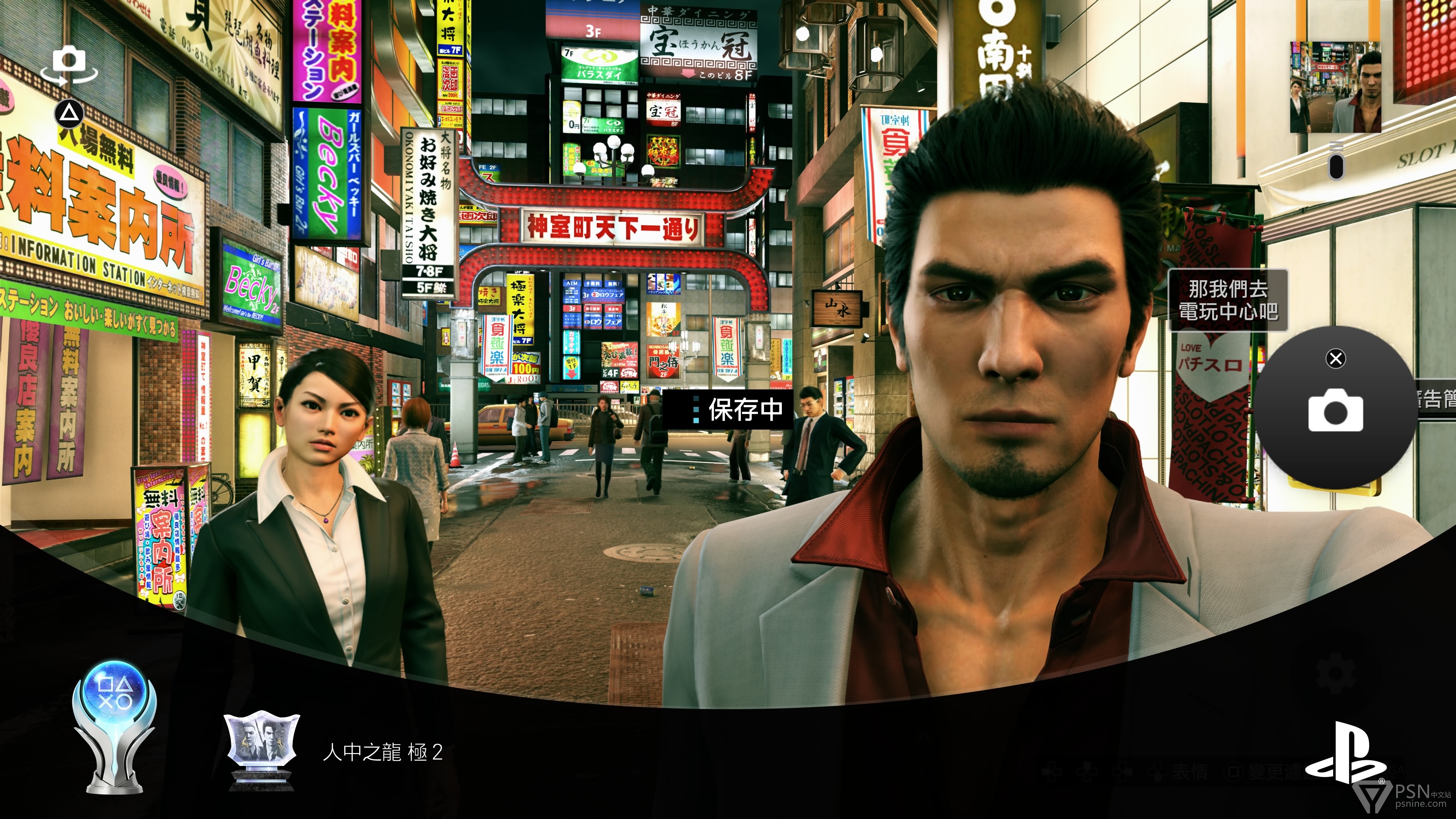1456x819 pixels.
Task: View the 人中之龍 極2 trophy image
Action: (x=261, y=750)
